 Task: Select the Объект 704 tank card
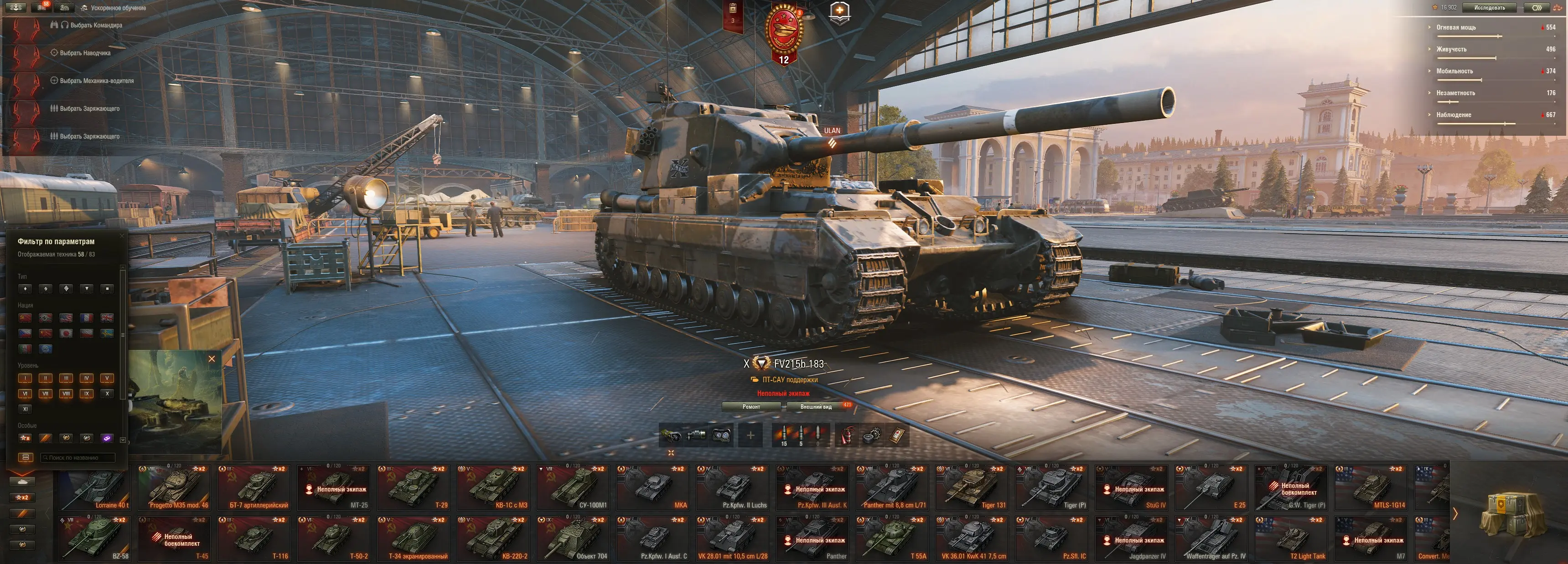[574, 538]
